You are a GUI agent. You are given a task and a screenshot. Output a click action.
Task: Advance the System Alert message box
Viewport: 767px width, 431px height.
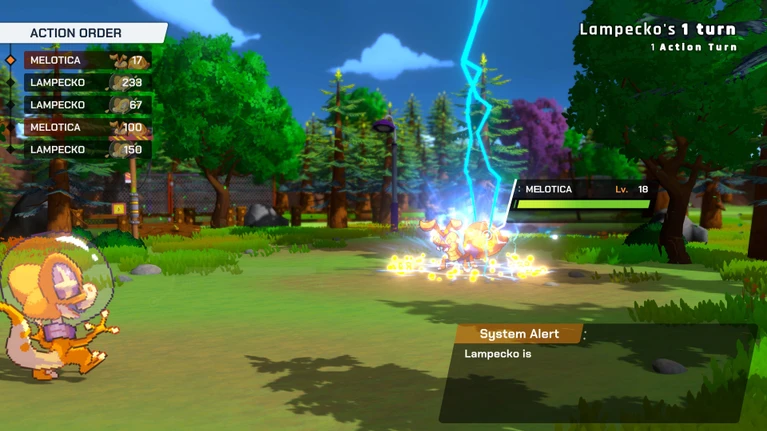(595, 375)
